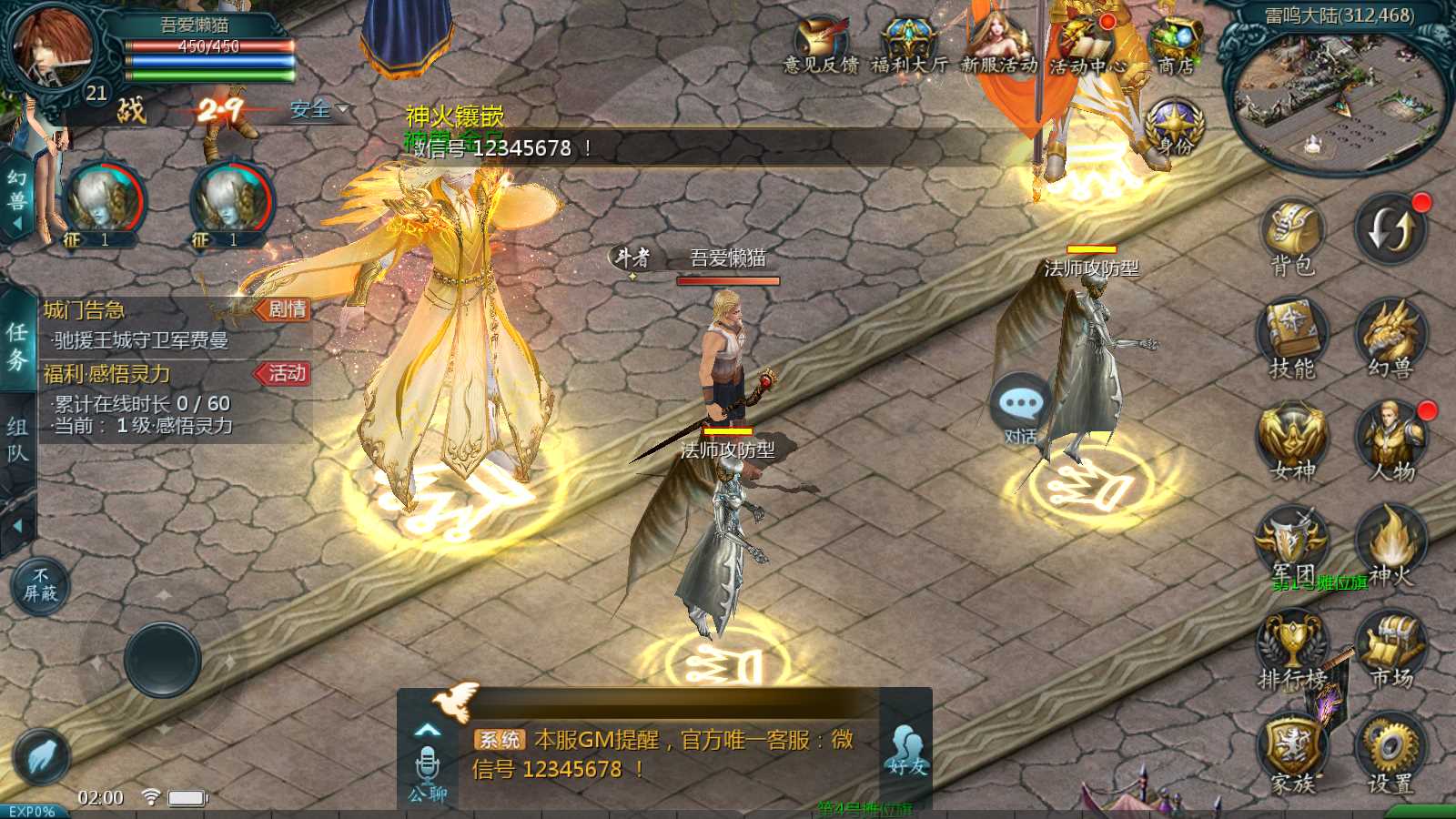The image size is (1456, 819).
Task: Open the 商店 shop
Action: [x=1176, y=45]
